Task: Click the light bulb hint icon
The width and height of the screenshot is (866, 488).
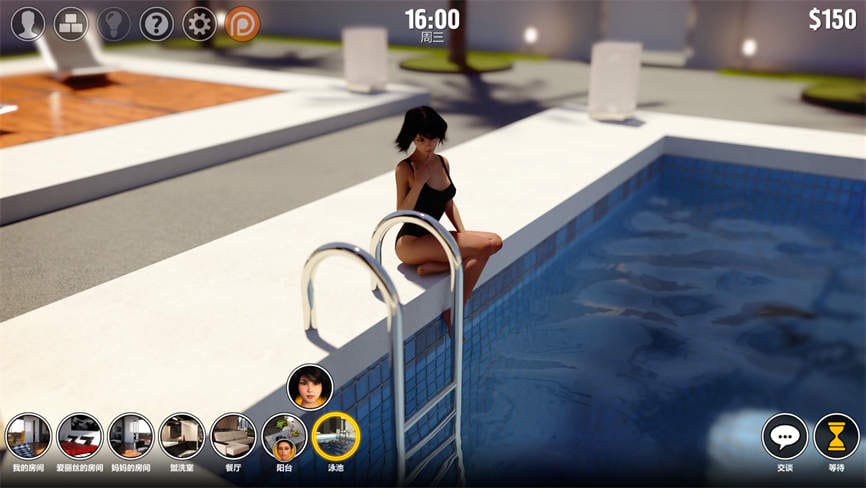Action: click(x=114, y=23)
